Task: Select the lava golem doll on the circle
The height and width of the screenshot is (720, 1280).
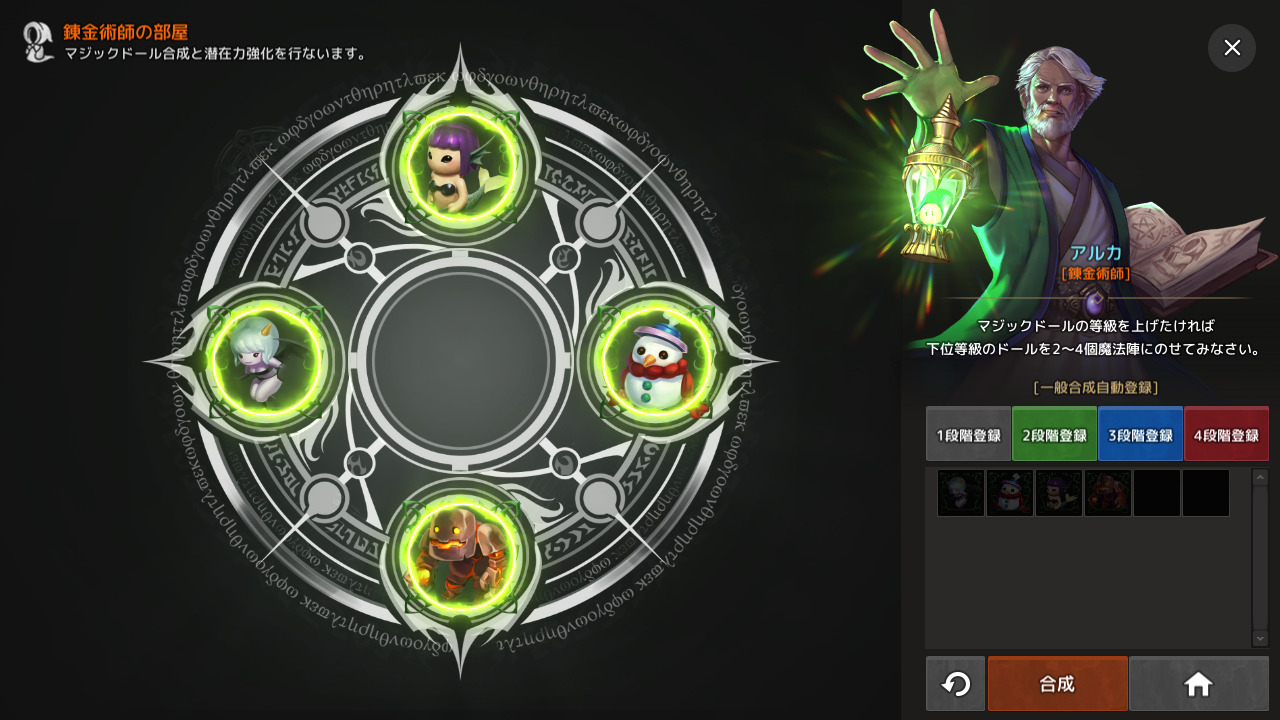Action: click(461, 557)
